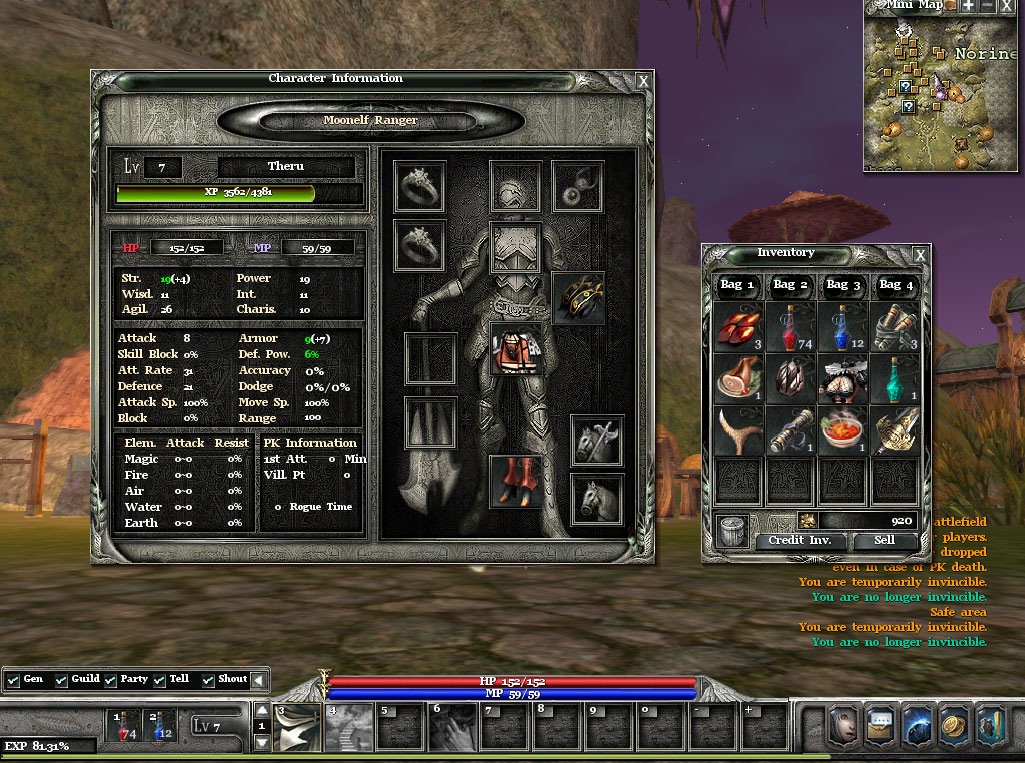Image resolution: width=1025 pixels, height=763 pixels.
Task: Close the Inventory window
Action: [x=920, y=256]
